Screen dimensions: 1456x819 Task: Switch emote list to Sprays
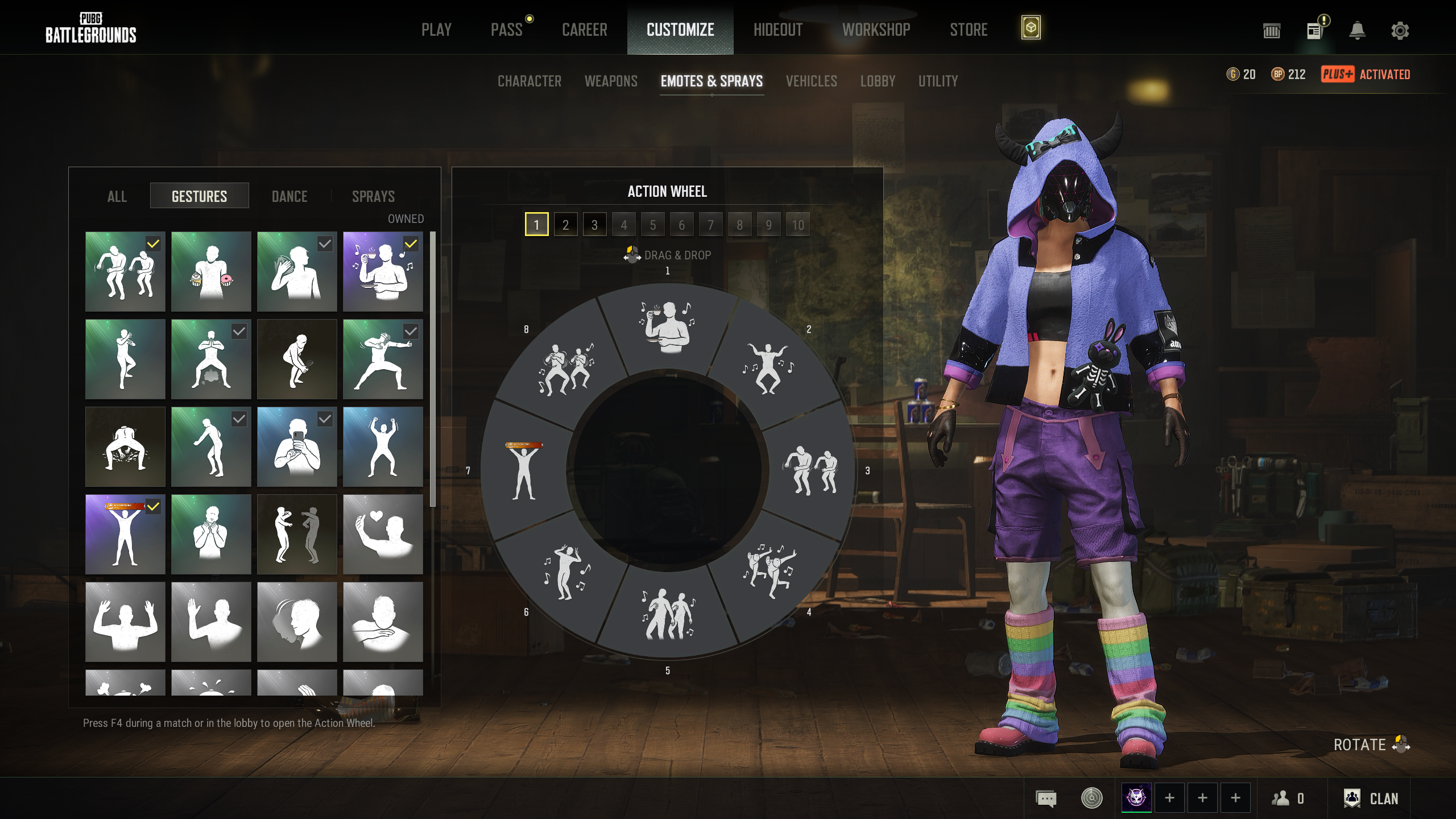[373, 196]
